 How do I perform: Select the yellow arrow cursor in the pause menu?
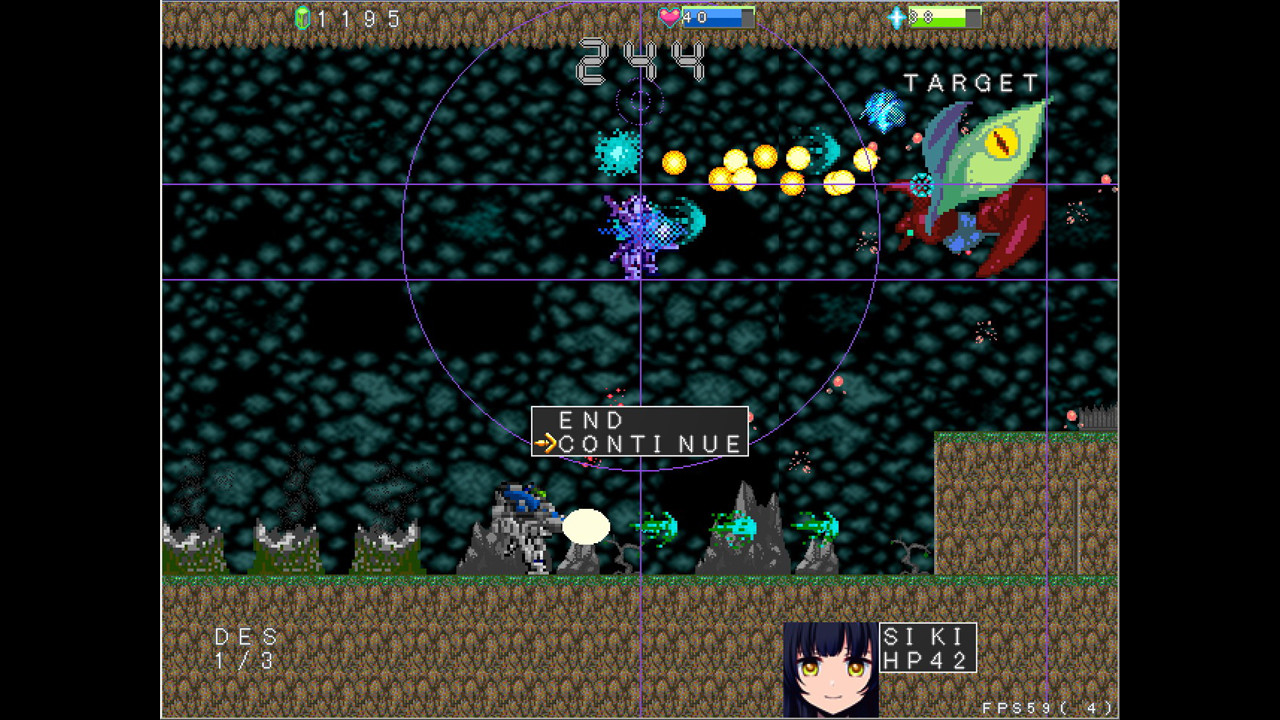(x=547, y=443)
